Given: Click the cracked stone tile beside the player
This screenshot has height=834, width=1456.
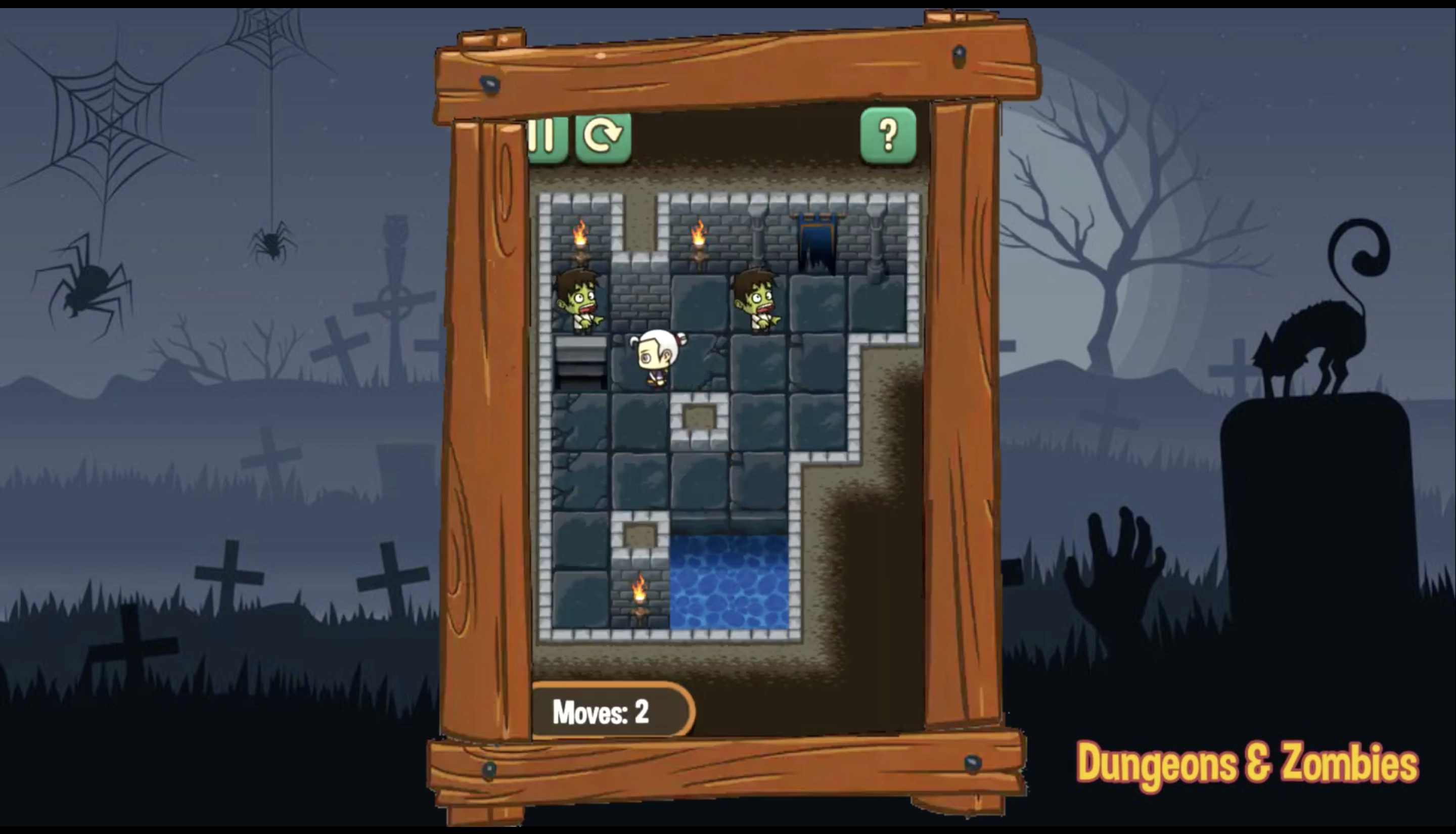Looking at the screenshot, I should tap(710, 361).
